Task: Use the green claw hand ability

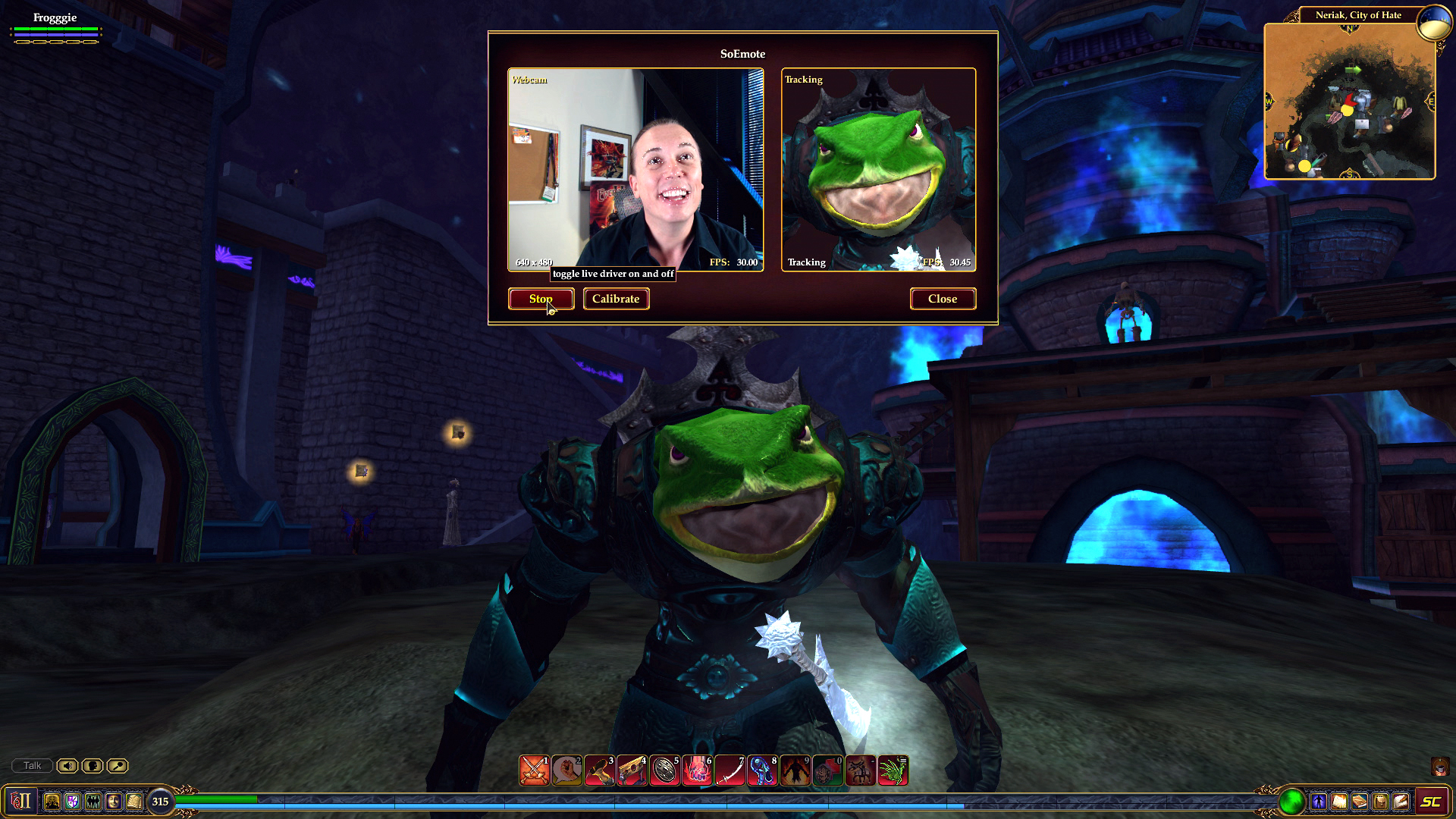Action: point(893,770)
